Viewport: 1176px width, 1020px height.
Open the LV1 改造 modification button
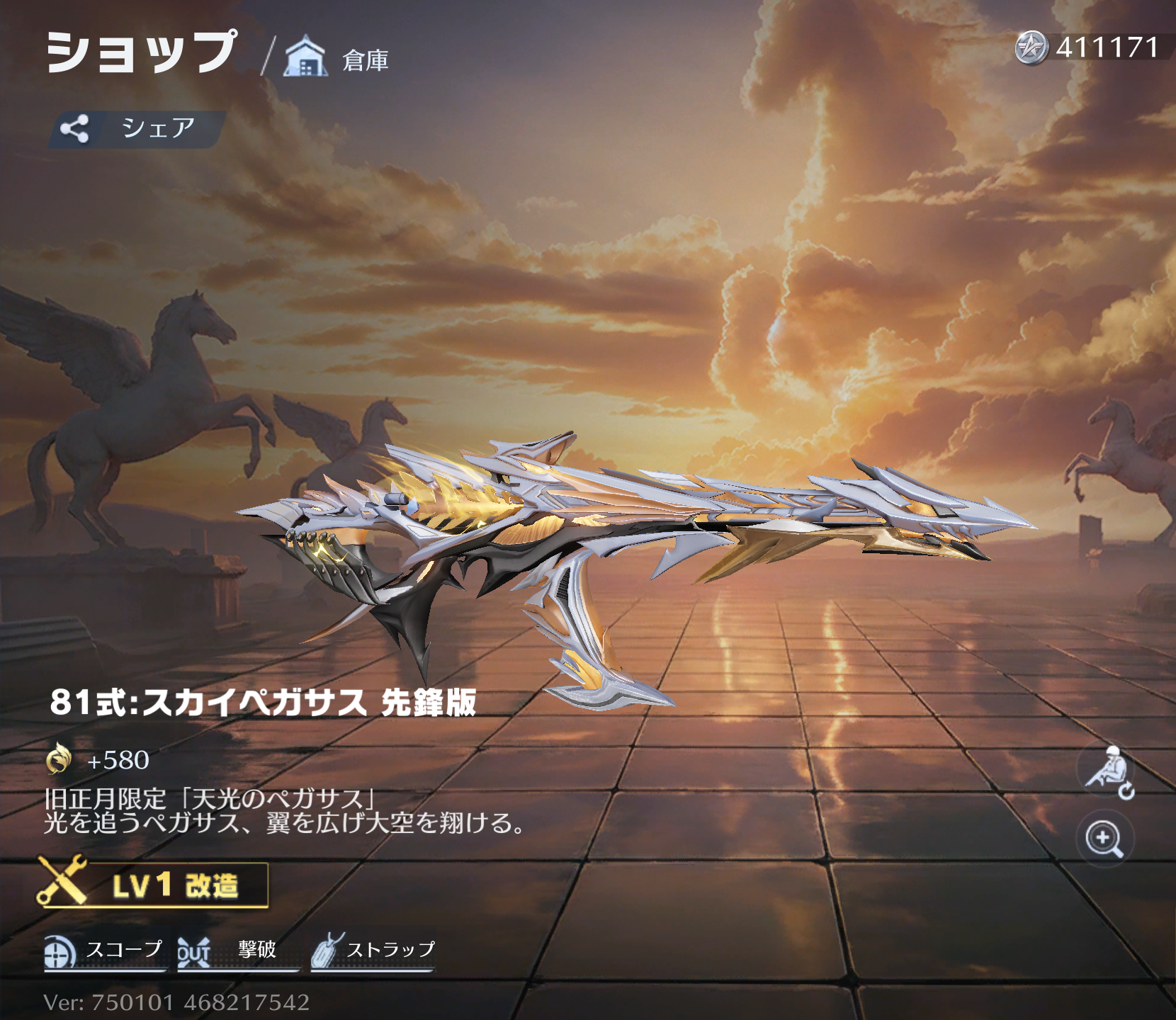tap(153, 885)
